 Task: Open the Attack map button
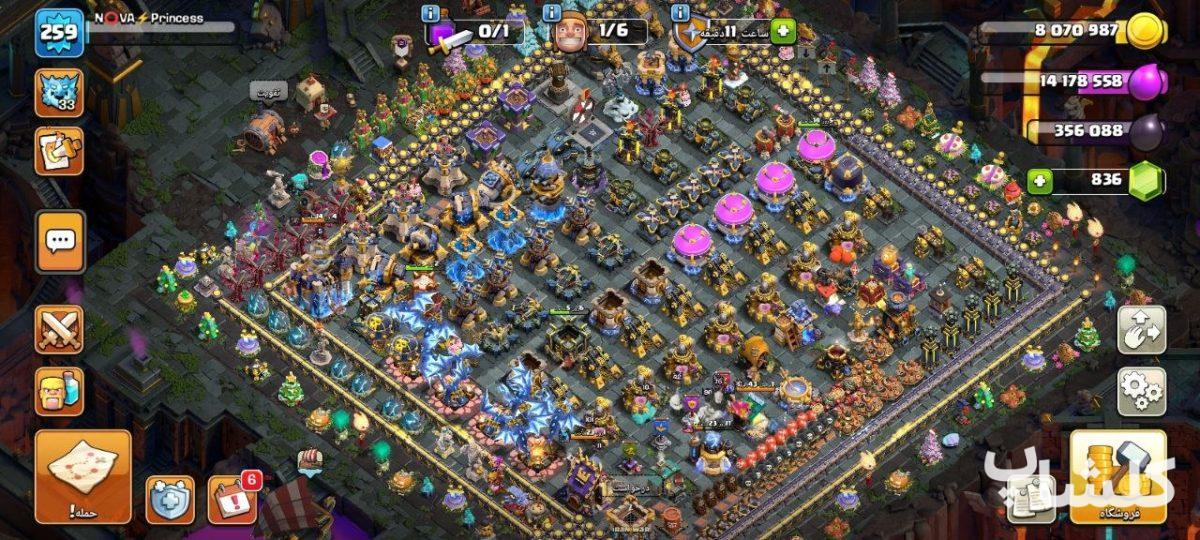83,476
